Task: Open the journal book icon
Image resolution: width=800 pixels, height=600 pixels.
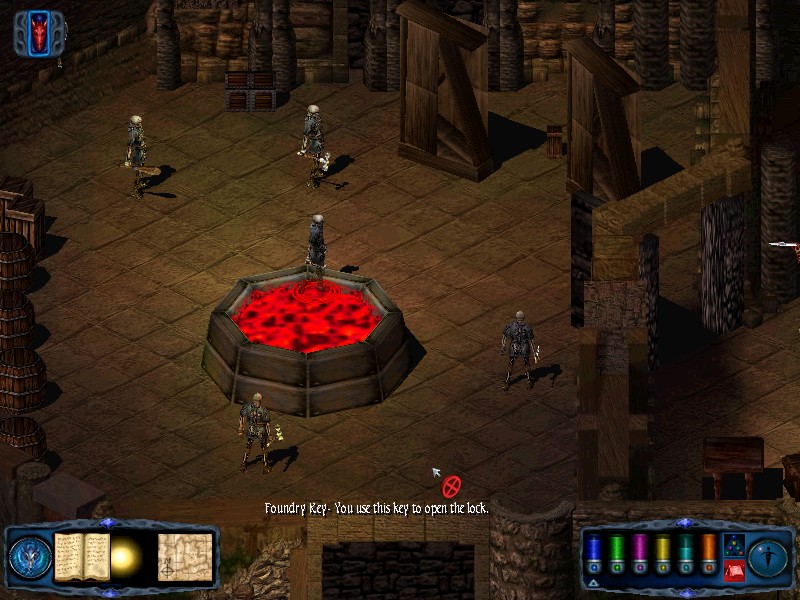Action: tap(82, 556)
